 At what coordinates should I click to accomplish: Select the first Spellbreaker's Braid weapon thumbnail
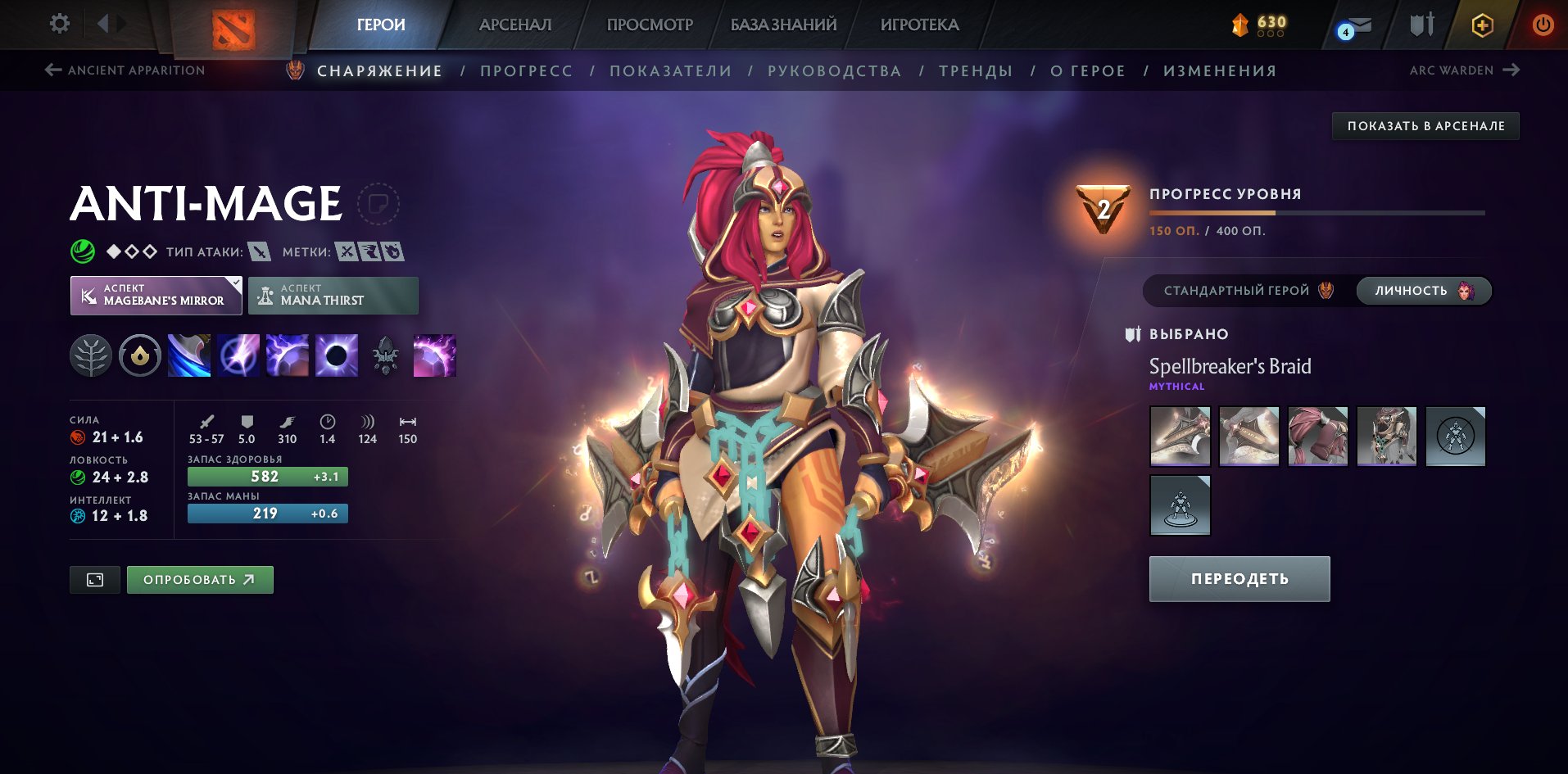point(1180,436)
